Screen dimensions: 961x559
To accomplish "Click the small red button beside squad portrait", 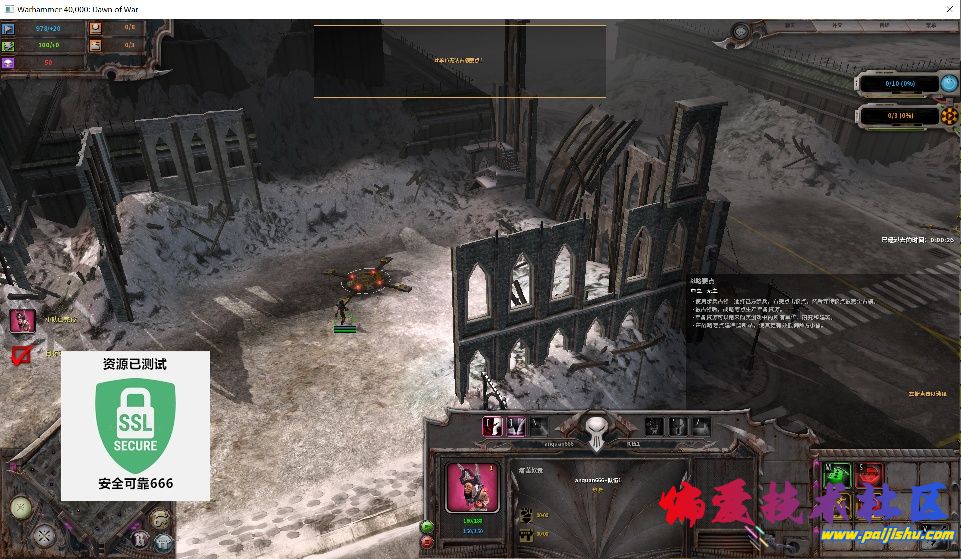I will pyautogui.click(x=429, y=541).
